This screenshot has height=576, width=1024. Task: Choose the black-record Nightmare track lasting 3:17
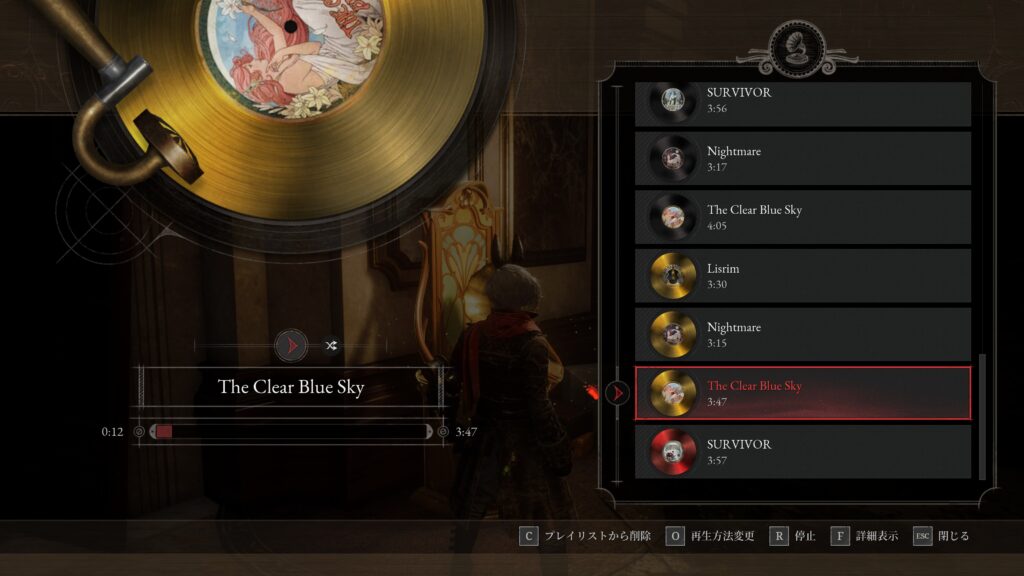802,158
